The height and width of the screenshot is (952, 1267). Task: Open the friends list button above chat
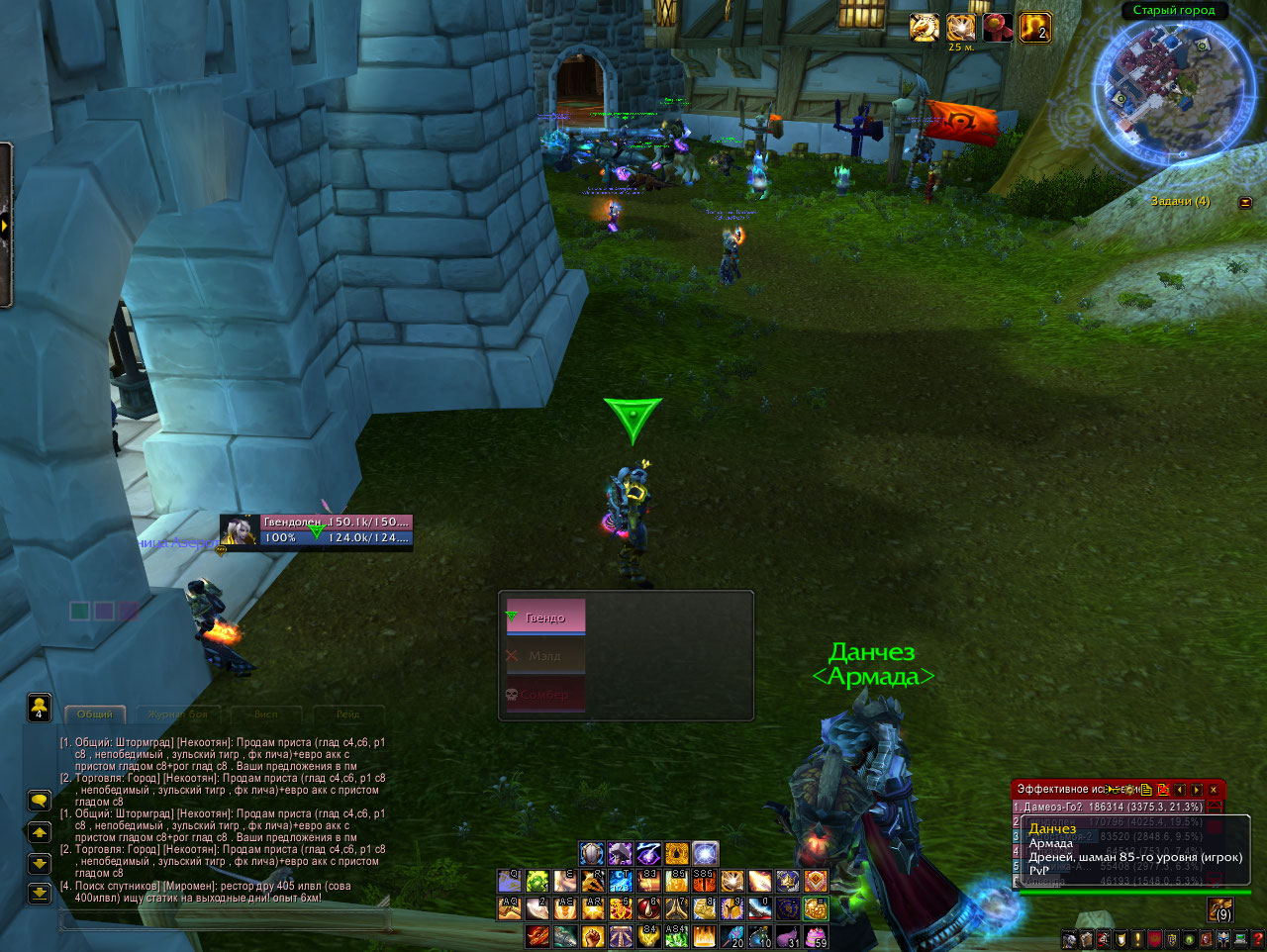(x=39, y=707)
